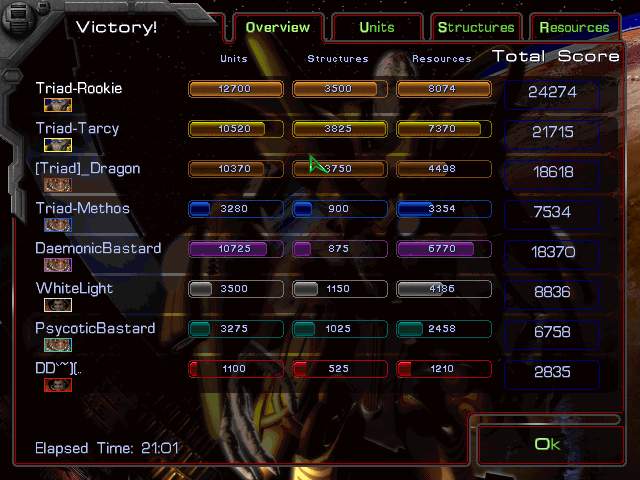Select the WhiteLight player entry
The image size is (640, 480).
point(74,289)
